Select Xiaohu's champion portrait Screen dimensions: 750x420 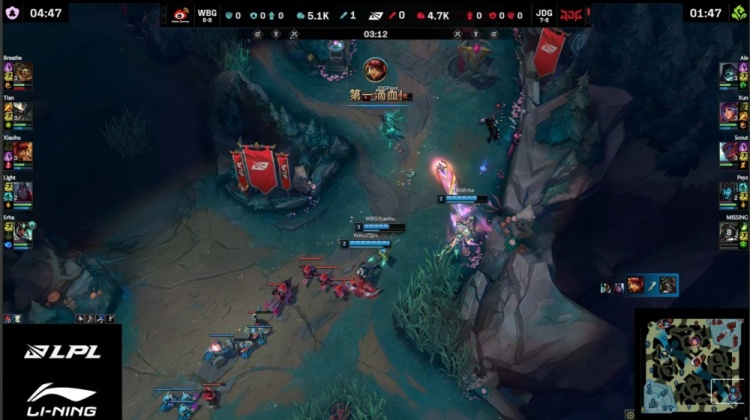[x=23, y=153]
